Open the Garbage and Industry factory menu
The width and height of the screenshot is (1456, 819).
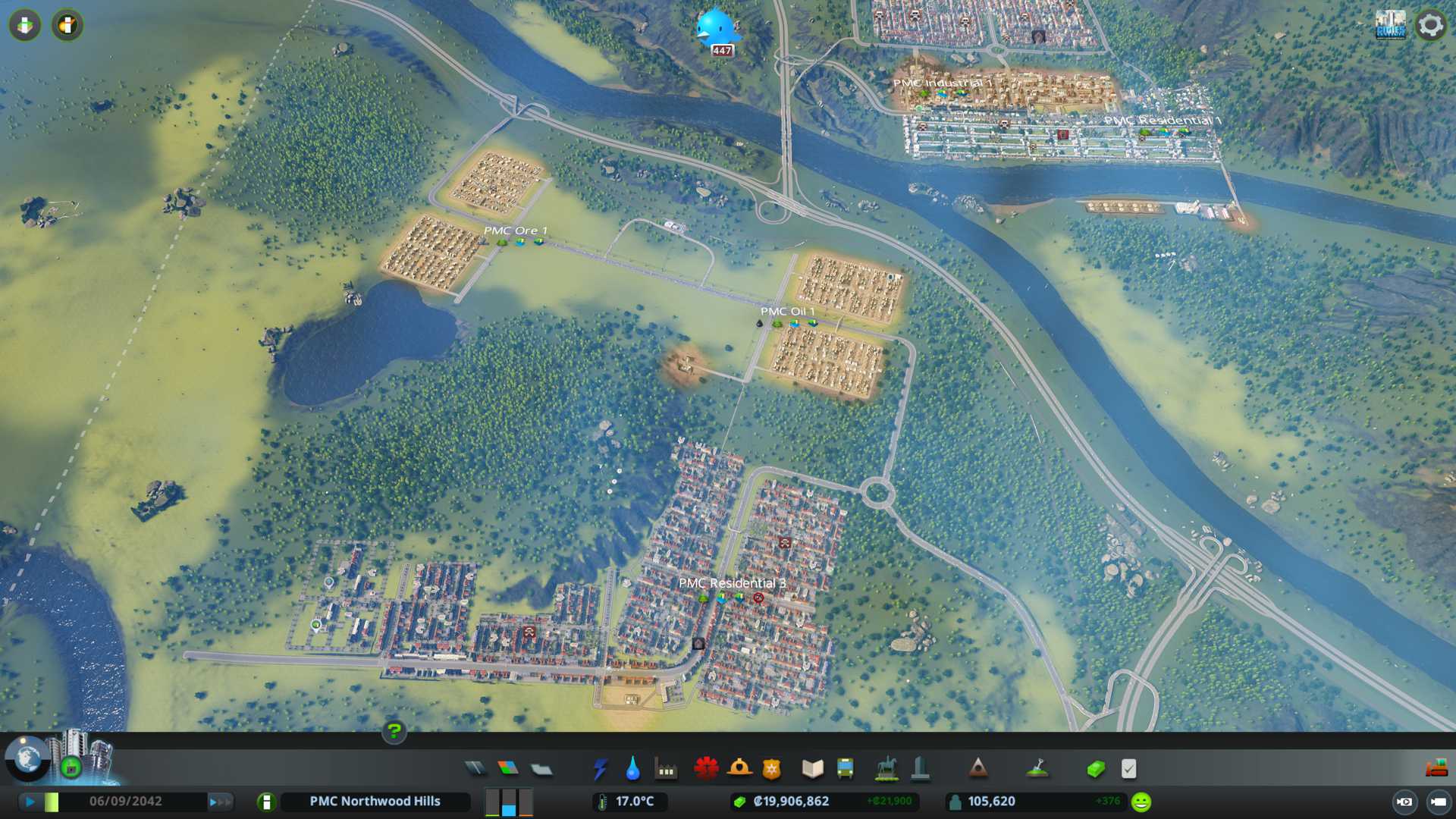667,769
